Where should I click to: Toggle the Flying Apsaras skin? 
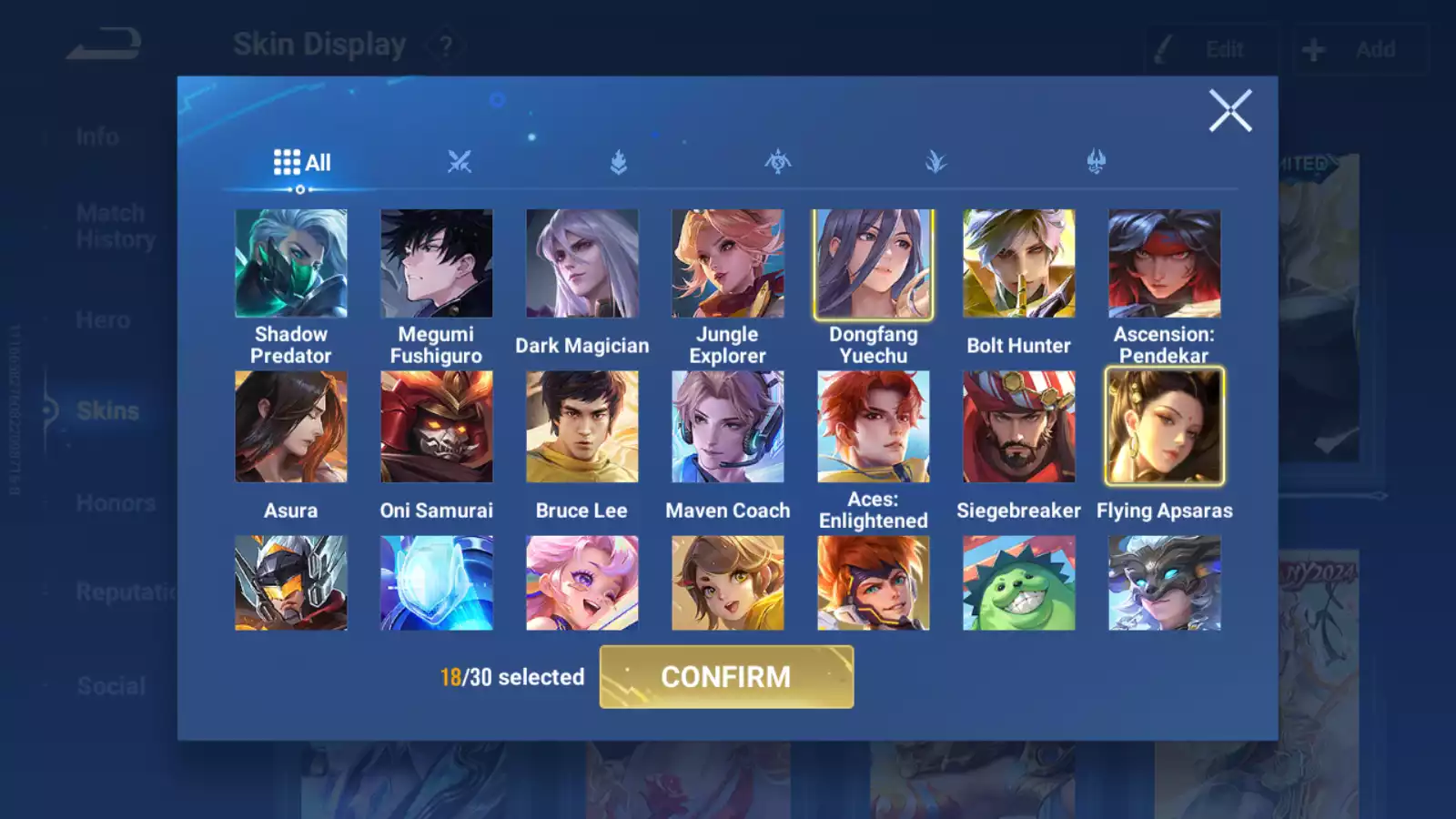1165,427
